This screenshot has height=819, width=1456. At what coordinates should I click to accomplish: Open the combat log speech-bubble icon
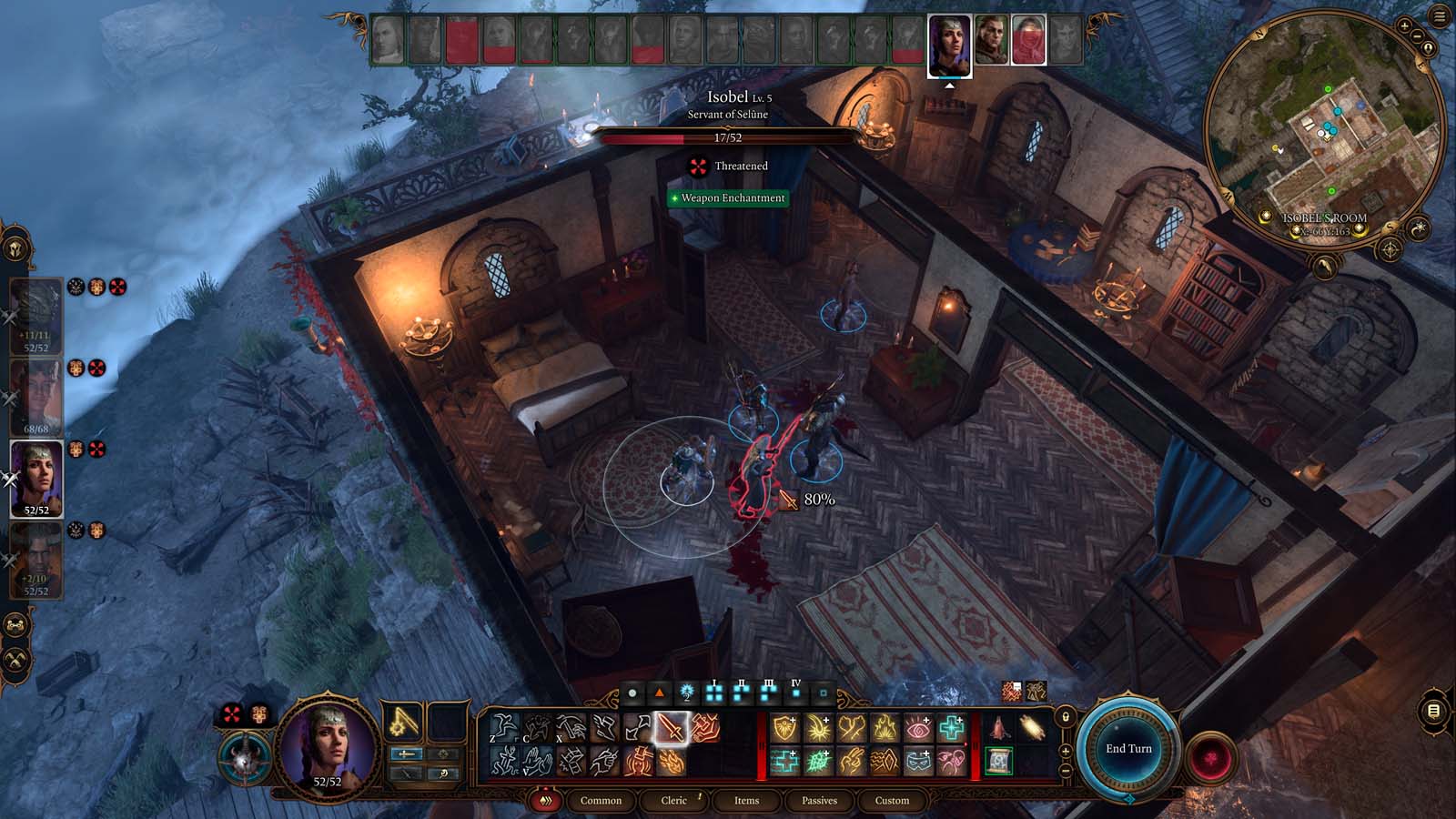(1433, 710)
